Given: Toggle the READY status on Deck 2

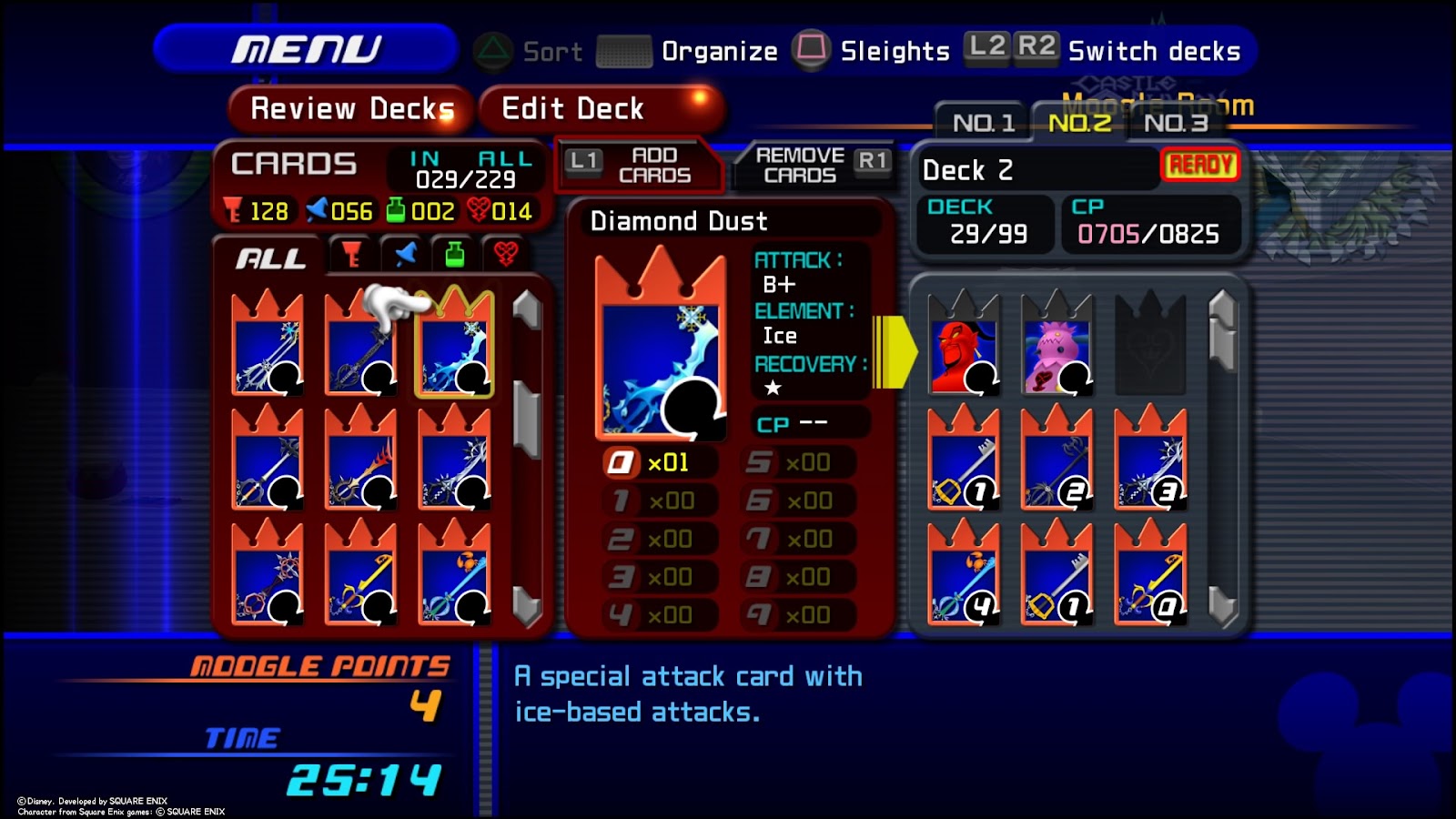Looking at the screenshot, I should (1201, 166).
